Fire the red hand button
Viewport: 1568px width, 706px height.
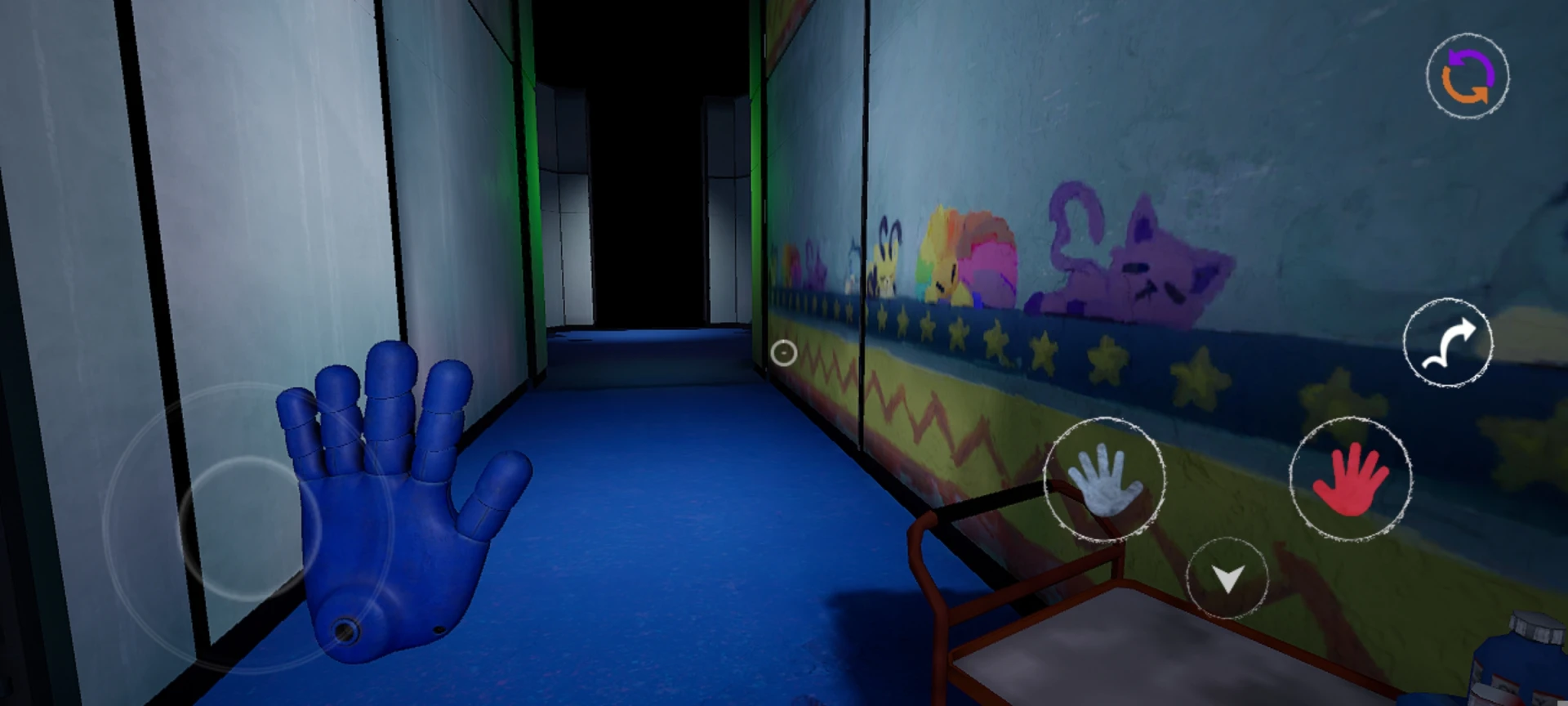tap(1350, 479)
